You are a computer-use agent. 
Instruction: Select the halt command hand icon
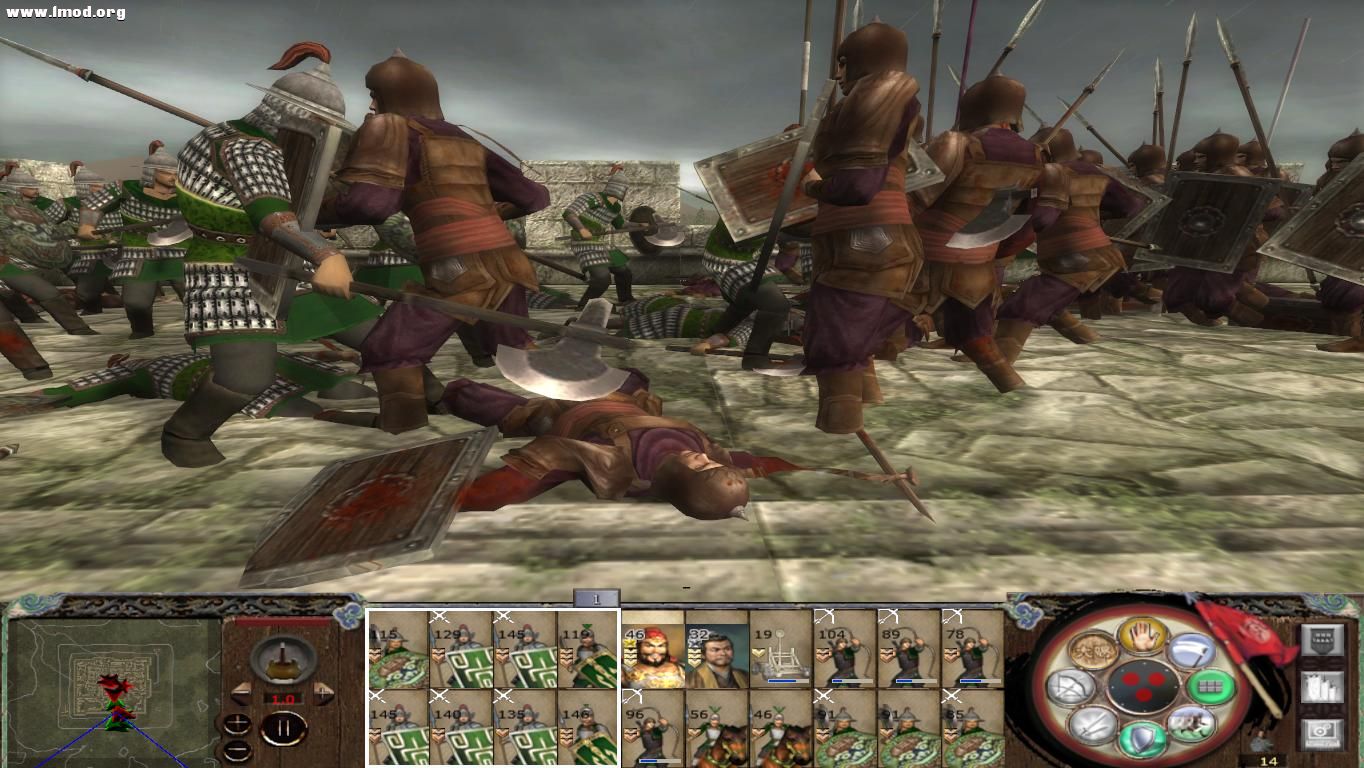tap(1143, 638)
